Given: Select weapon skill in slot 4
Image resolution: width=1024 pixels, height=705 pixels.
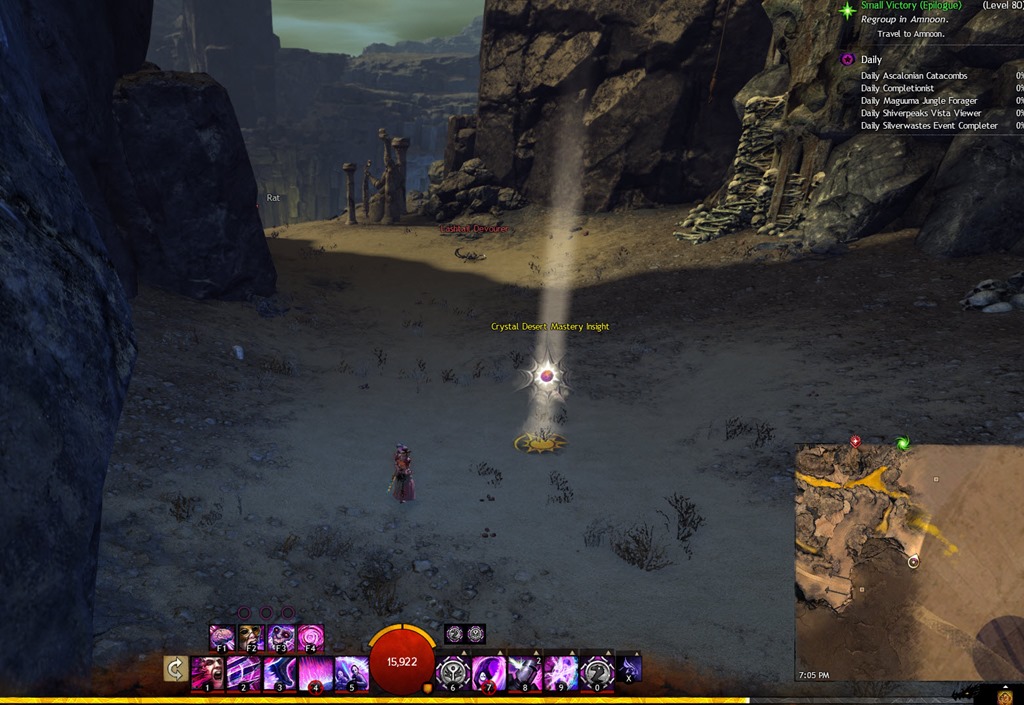Looking at the screenshot, I should click(315, 673).
